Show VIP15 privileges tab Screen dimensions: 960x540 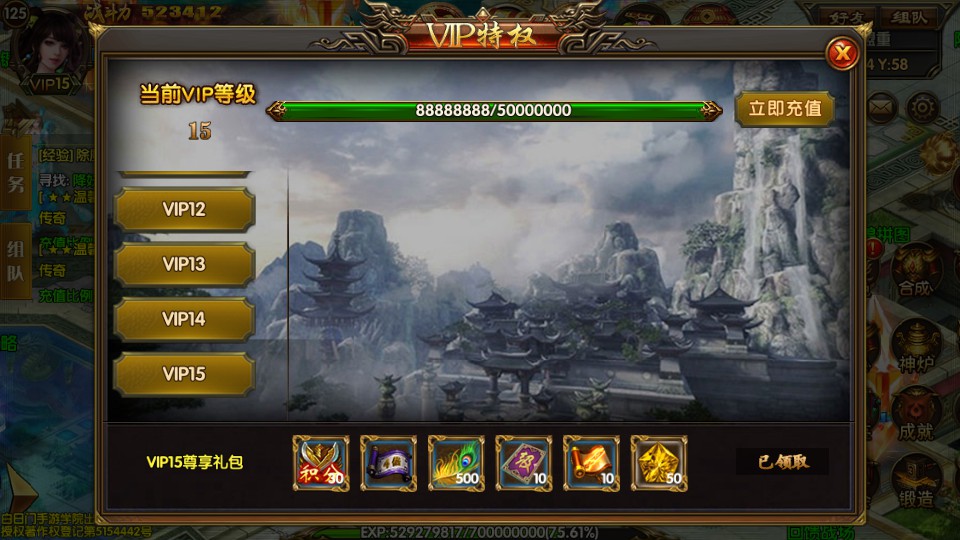tap(184, 374)
